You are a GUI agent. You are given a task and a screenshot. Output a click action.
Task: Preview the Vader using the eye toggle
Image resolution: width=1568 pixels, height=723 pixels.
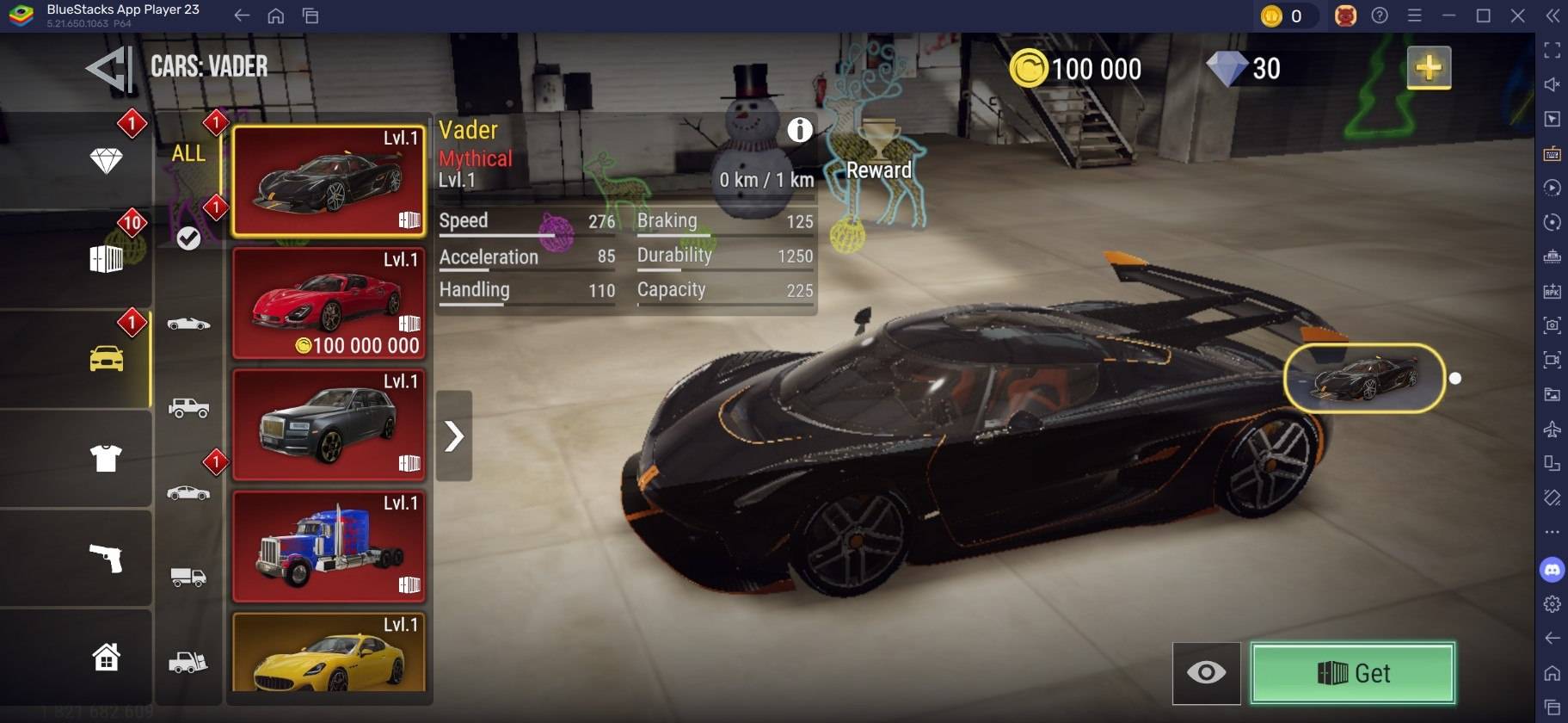(x=1208, y=673)
